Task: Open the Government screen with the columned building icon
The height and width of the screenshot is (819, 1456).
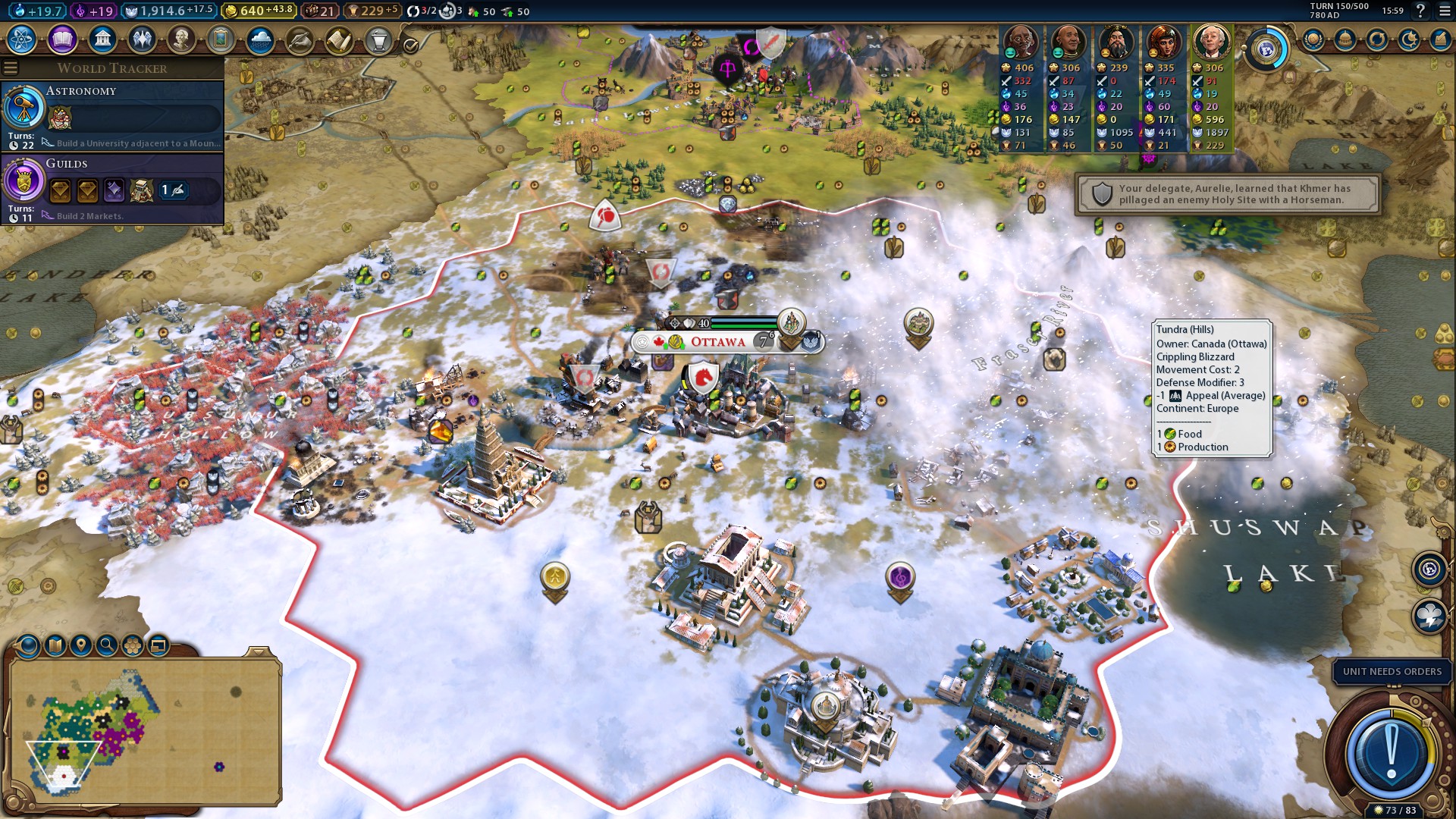Action: [x=102, y=39]
